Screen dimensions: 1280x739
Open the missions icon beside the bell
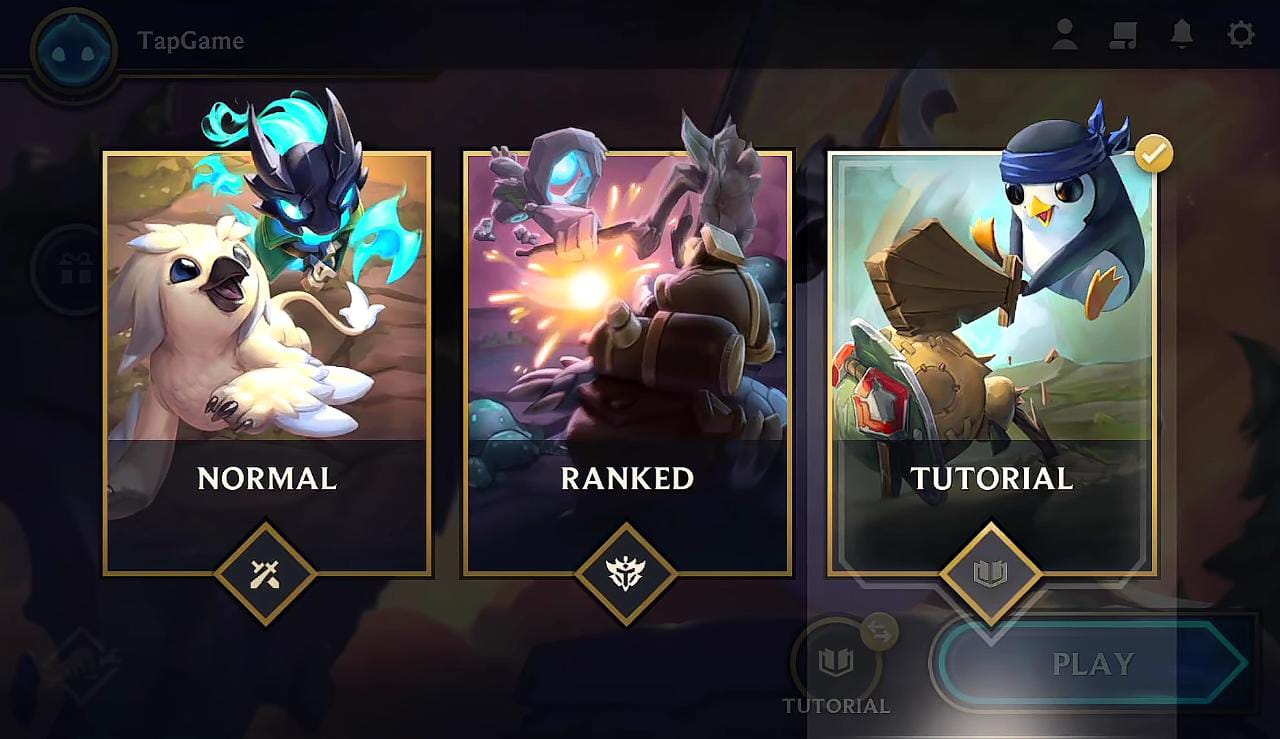[1124, 35]
